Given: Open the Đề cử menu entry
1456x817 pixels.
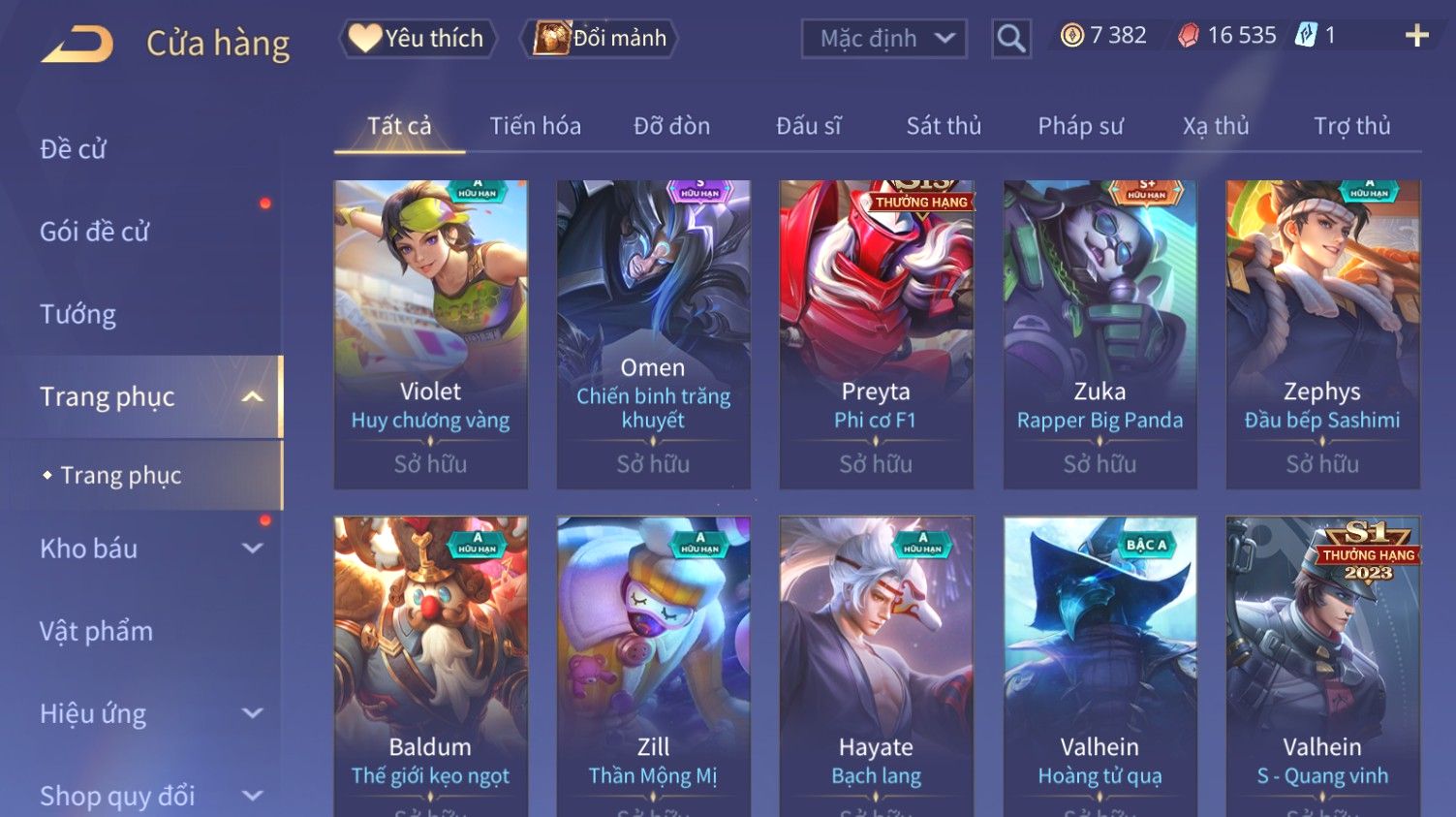Looking at the screenshot, I should click(74, 149).
